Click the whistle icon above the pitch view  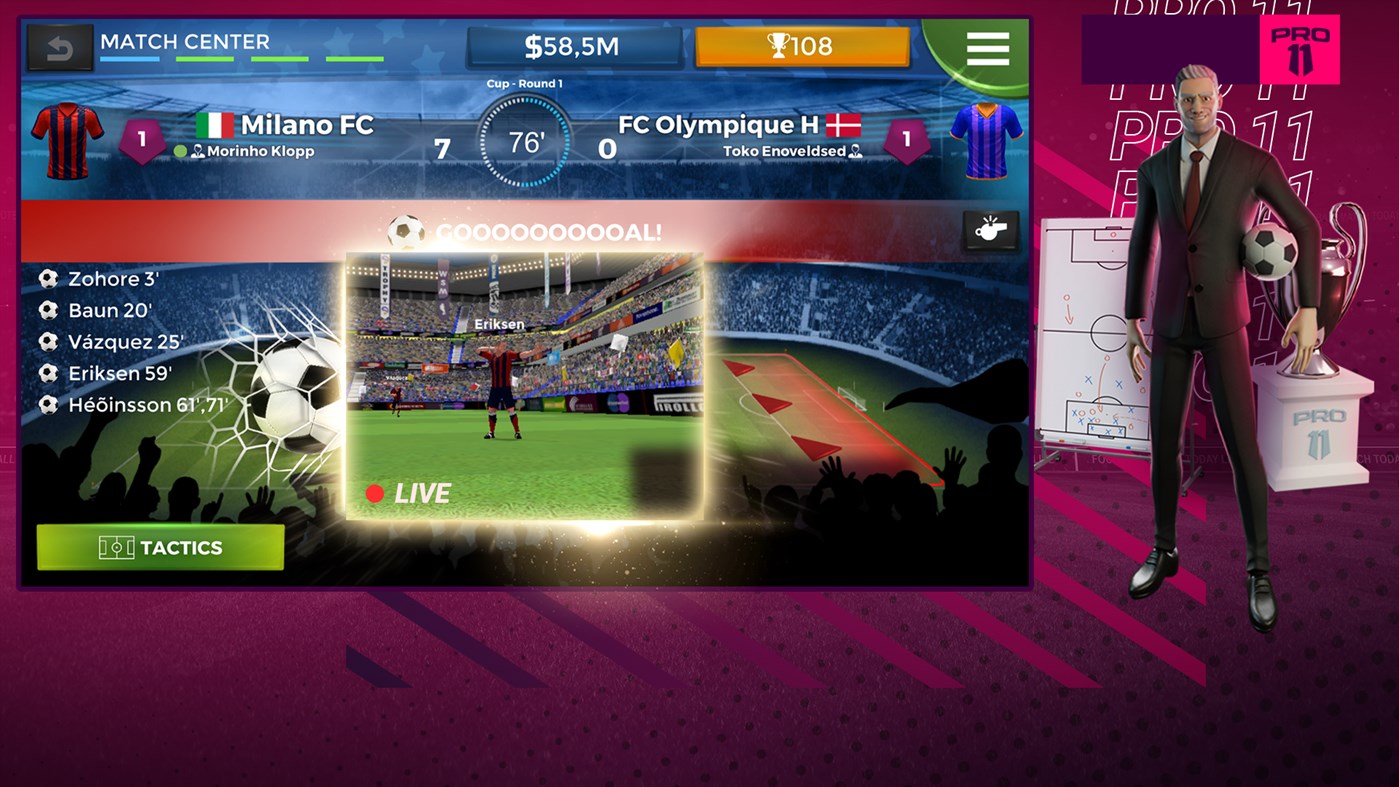(x=988, y=228)
